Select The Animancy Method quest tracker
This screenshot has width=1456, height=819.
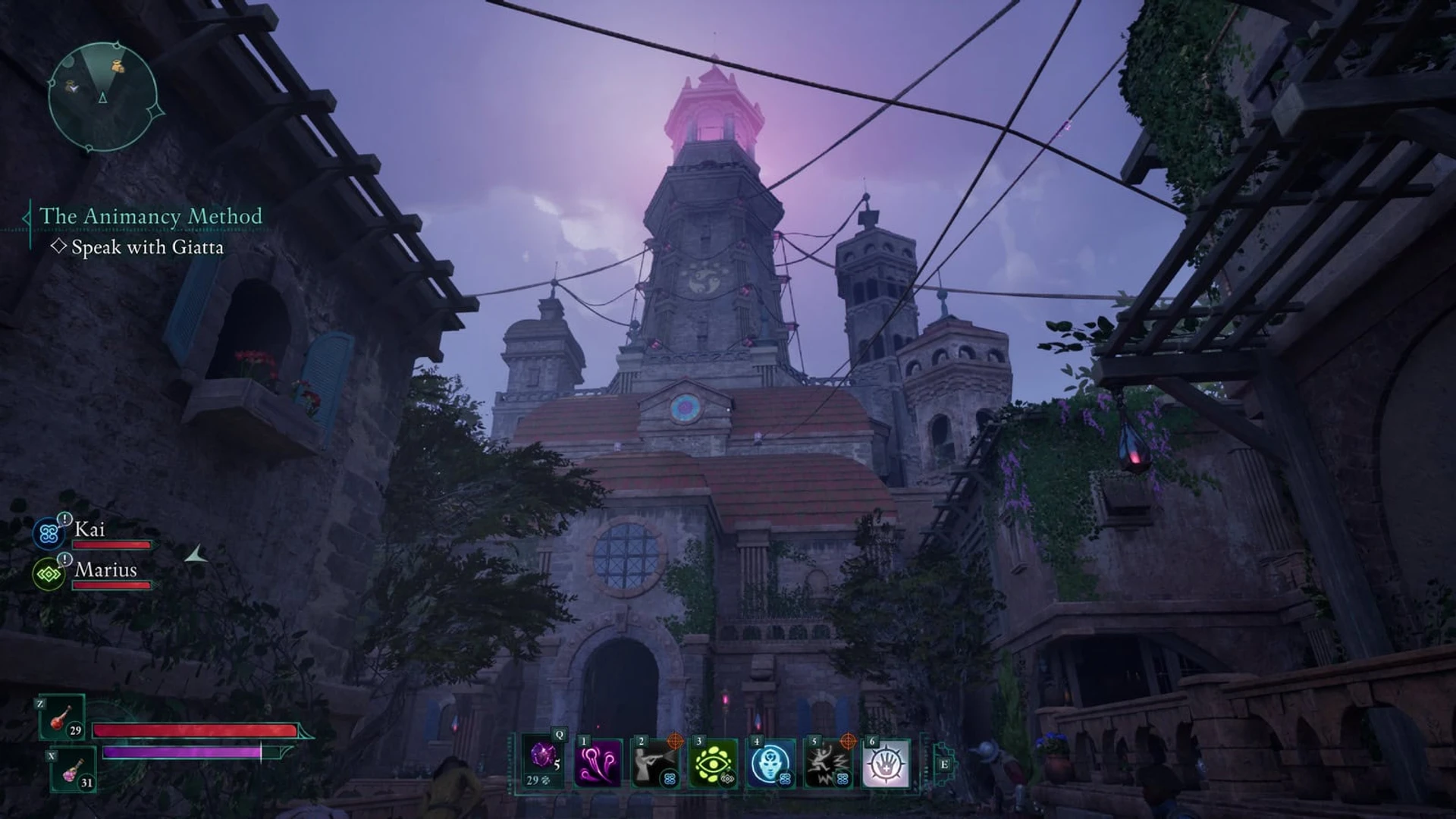[x=150, y=217]
